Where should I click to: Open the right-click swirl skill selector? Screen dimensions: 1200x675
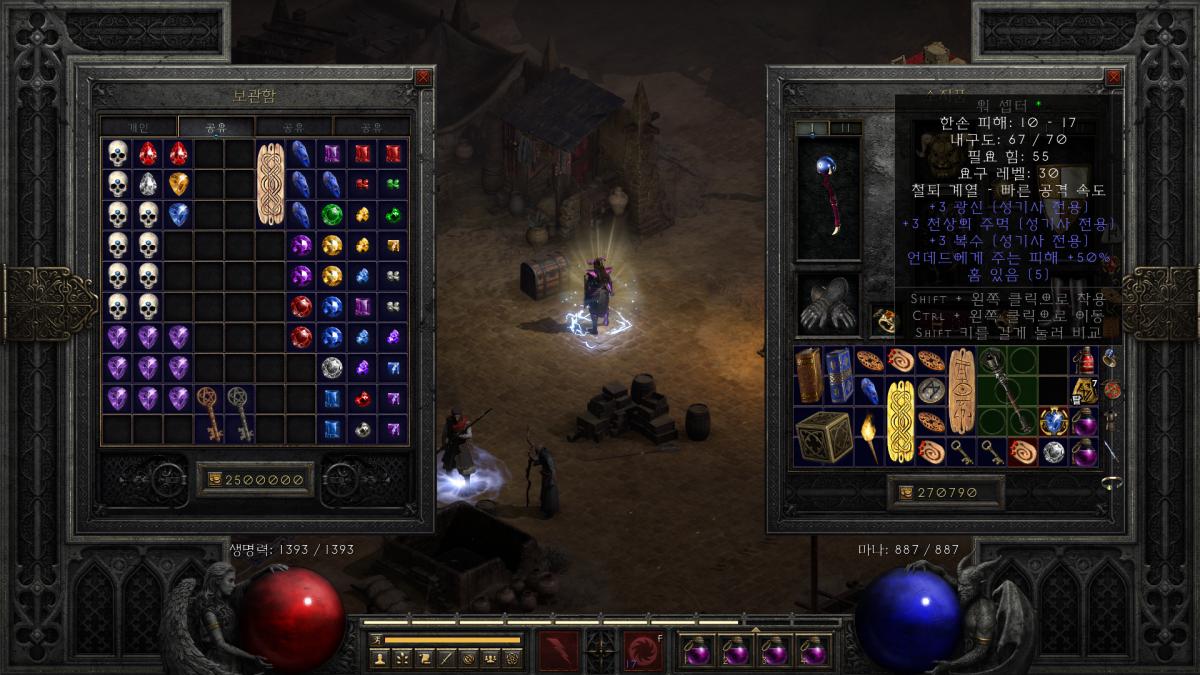click(x=642, y=651)
